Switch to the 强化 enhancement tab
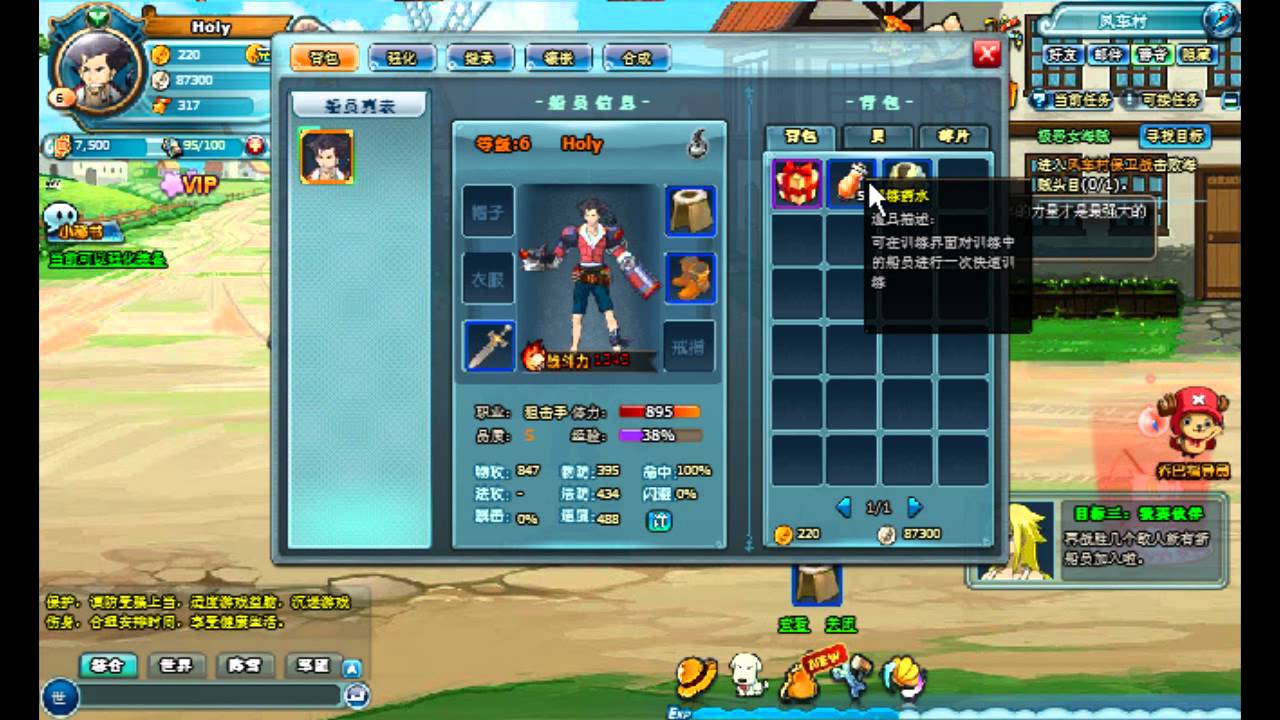 403,58
